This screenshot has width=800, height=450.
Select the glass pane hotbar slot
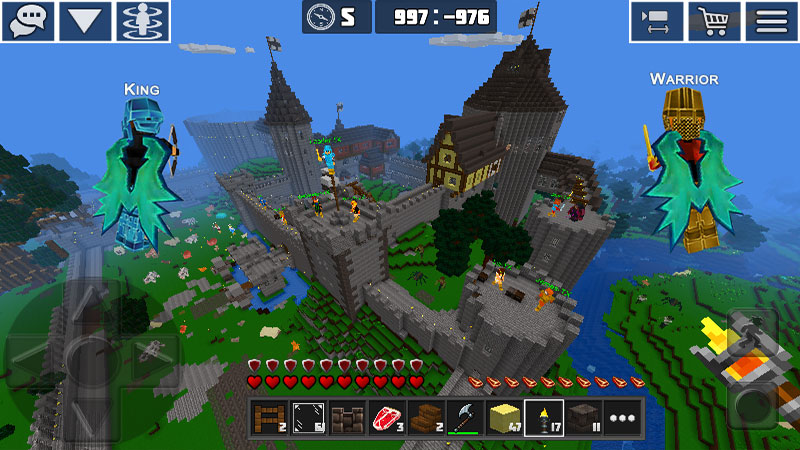tap(309, 418)
